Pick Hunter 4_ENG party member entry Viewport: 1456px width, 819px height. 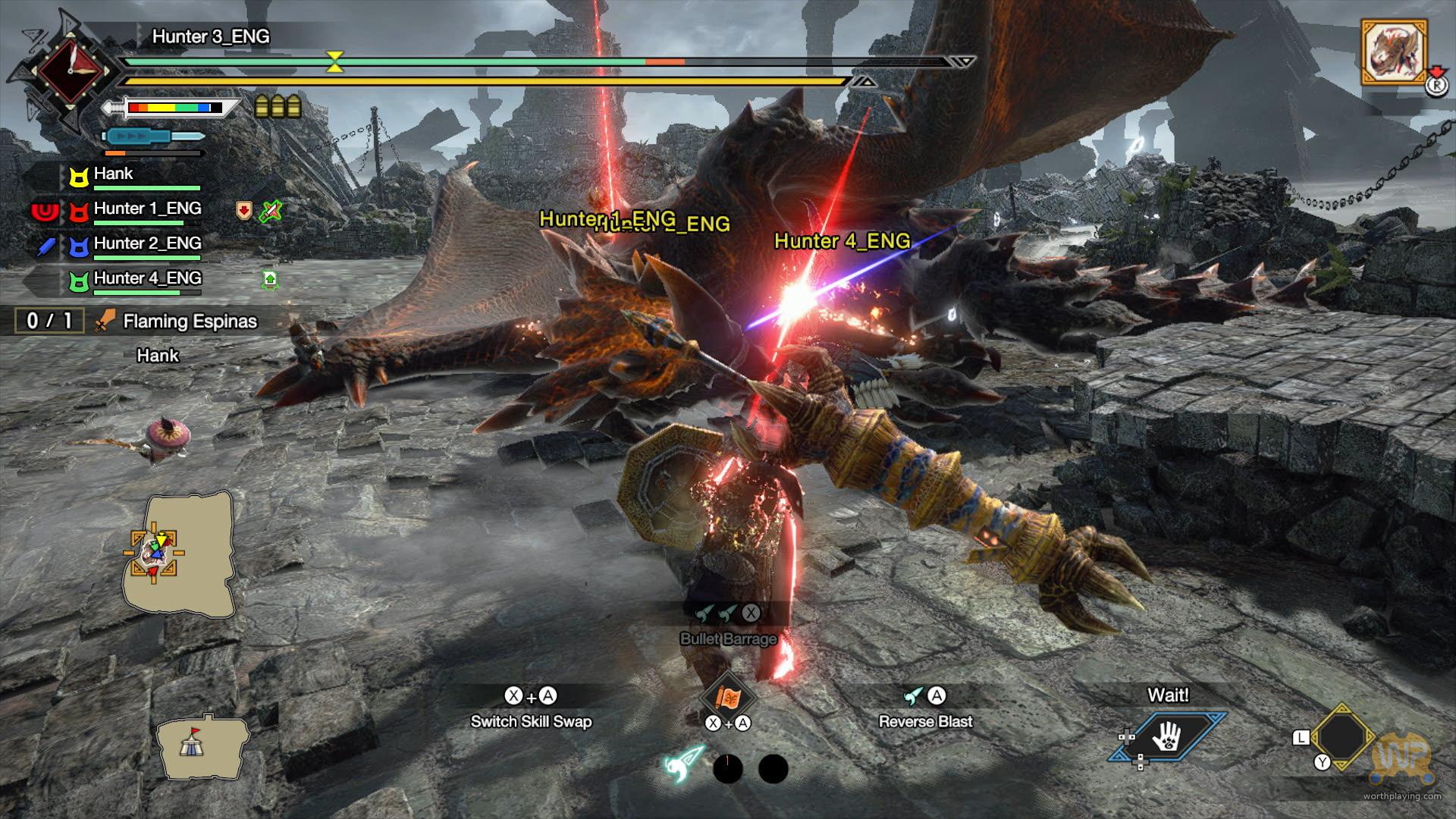(147, 279)
